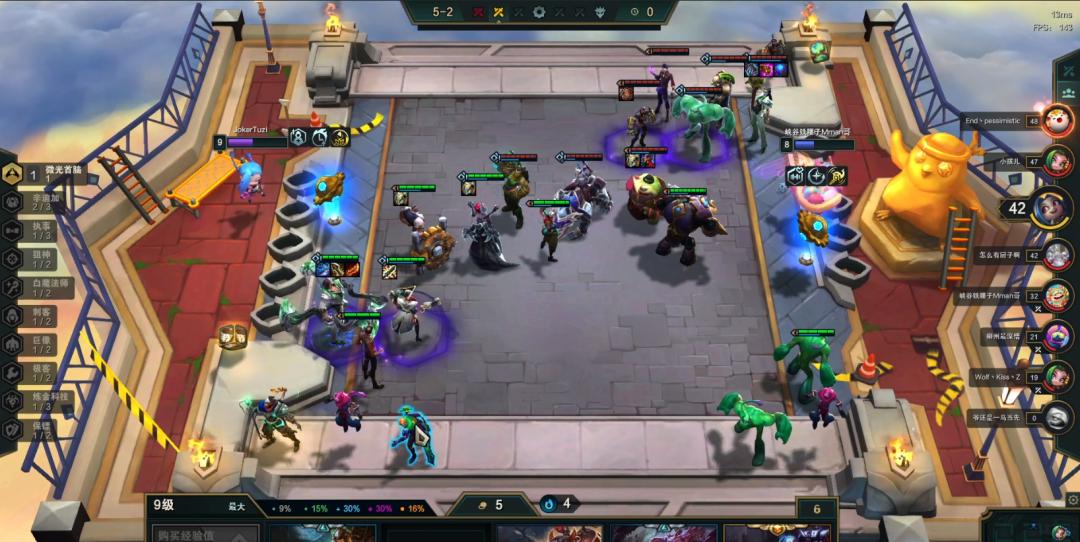Show the 狙神 trait details
The width and height of the screenshot is (1080, 542).
(x=44, y=259)
